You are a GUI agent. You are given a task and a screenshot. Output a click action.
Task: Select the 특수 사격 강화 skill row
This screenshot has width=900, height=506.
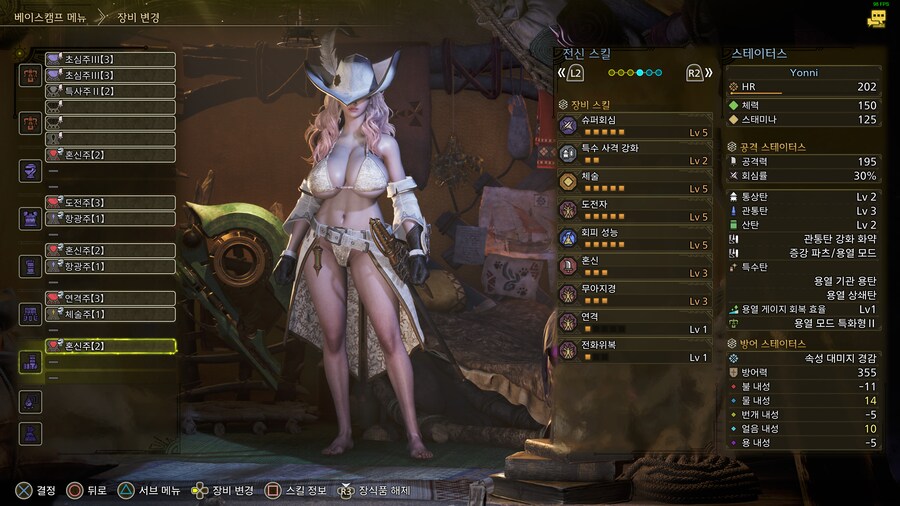click(635, 153)
